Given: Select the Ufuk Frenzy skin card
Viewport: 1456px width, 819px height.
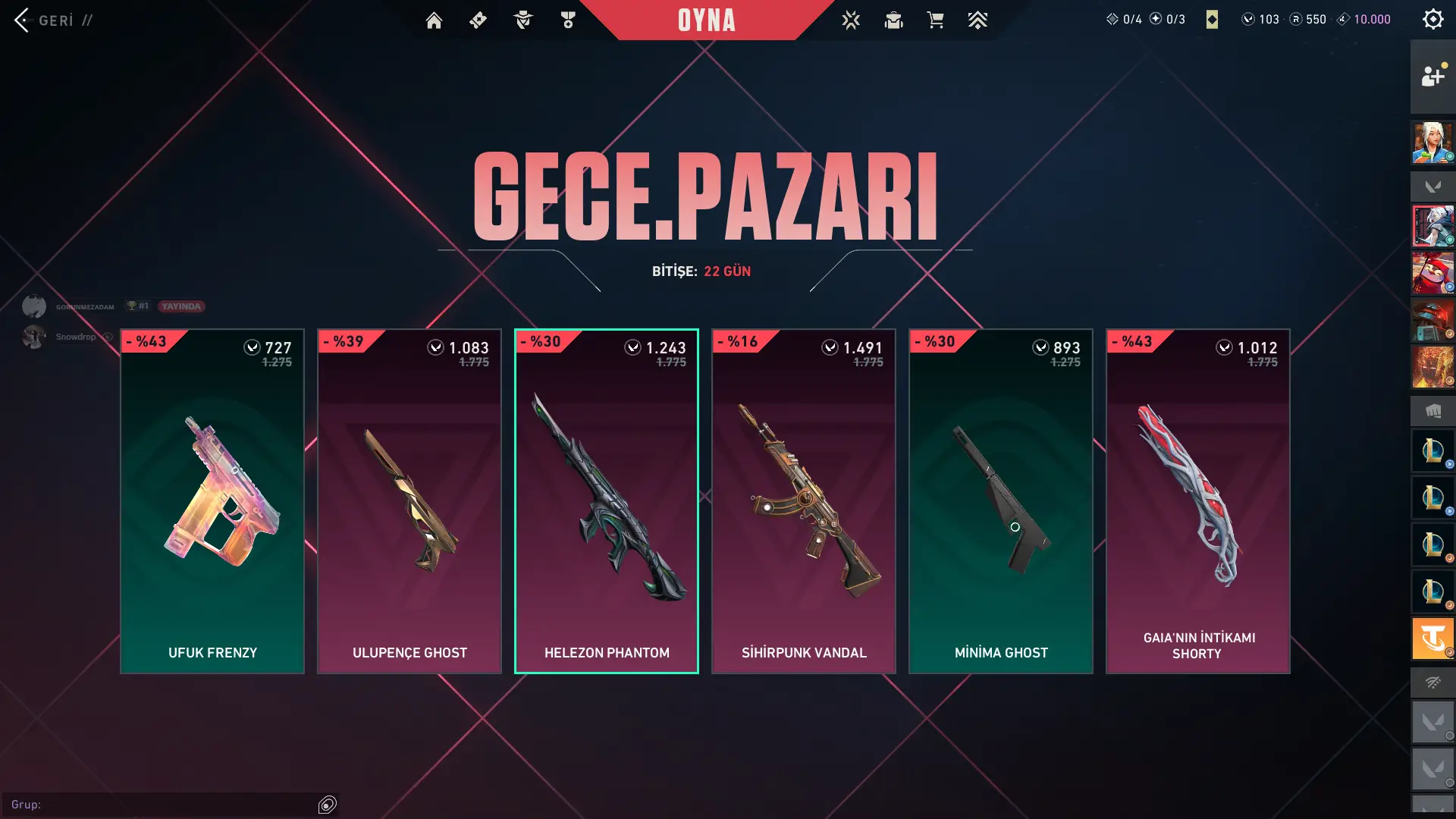Looking at the screenshot, I should pos(212,500).
